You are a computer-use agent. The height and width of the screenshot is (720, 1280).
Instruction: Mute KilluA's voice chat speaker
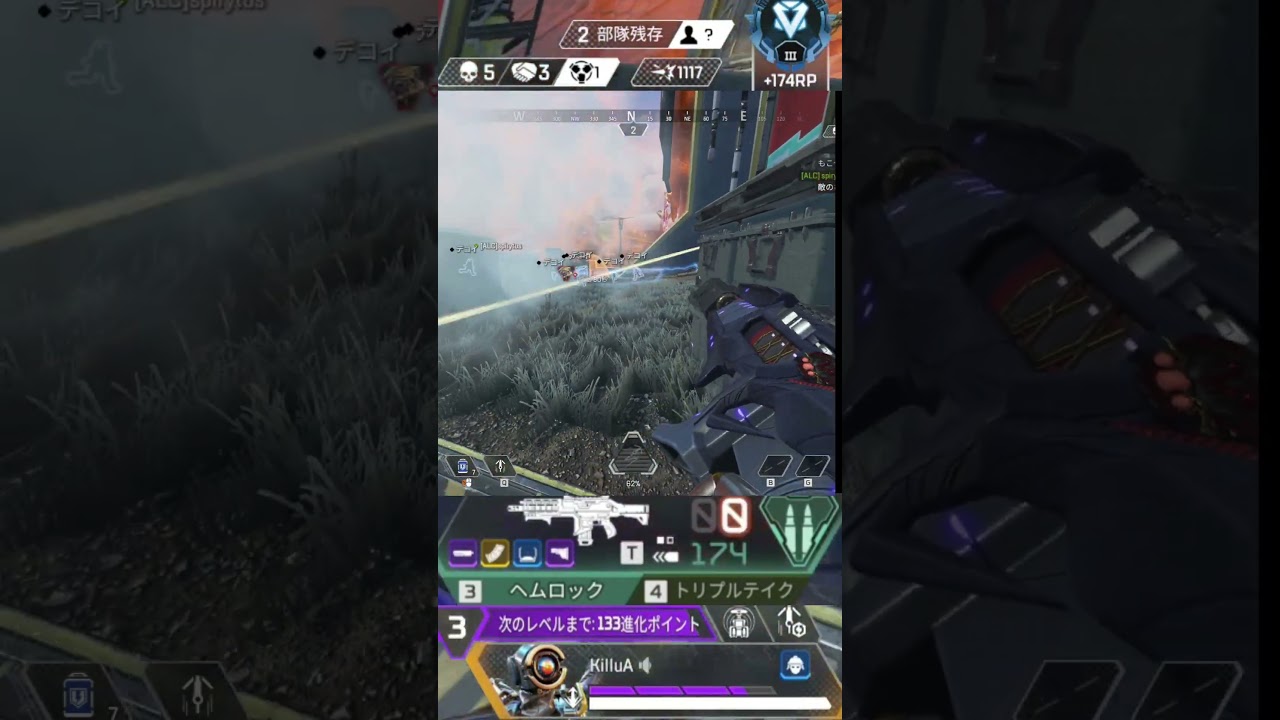pos(647,665)
